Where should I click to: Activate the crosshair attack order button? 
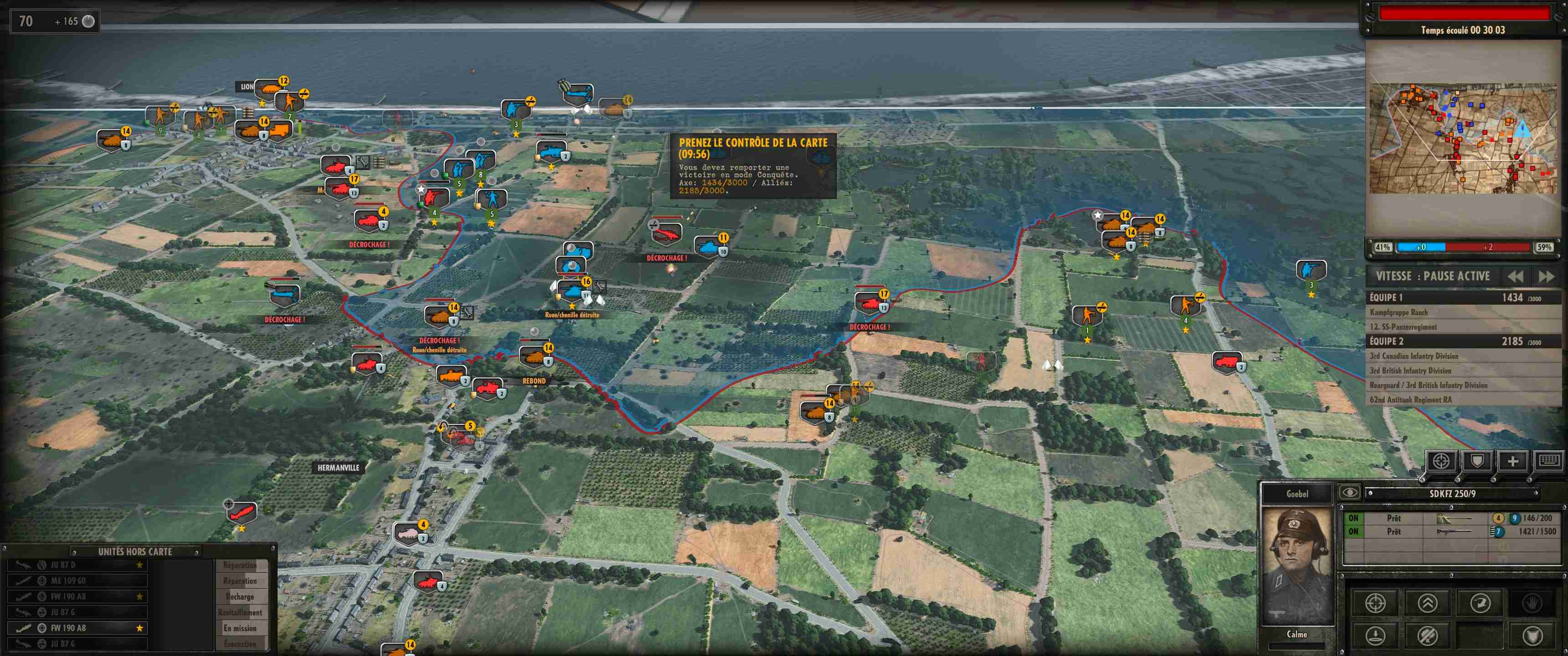pyautogui.click(x=1375, y=603)
